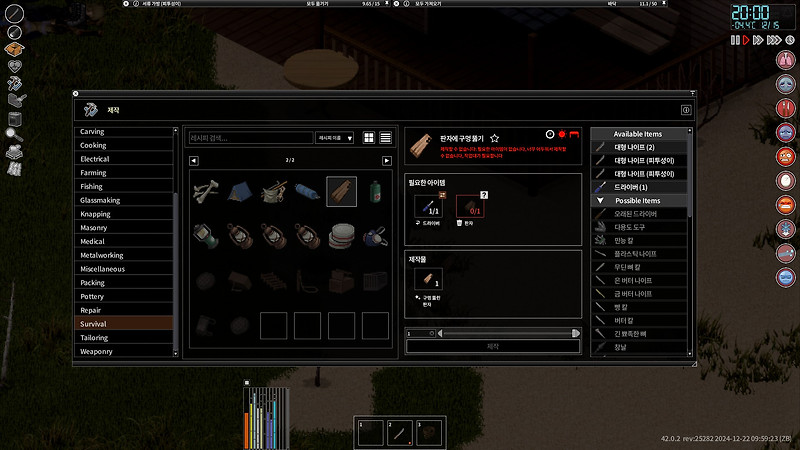Pause the game speed
The image size is (800, 450).
click(735, 40)
